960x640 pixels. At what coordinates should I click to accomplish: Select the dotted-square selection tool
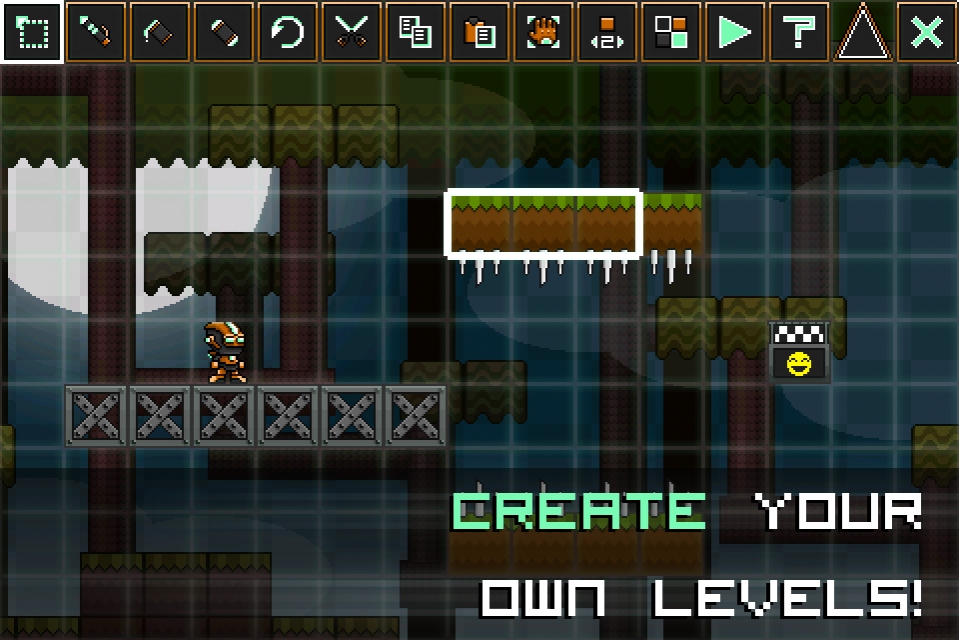pyautogui.click(x=32, y=32)
